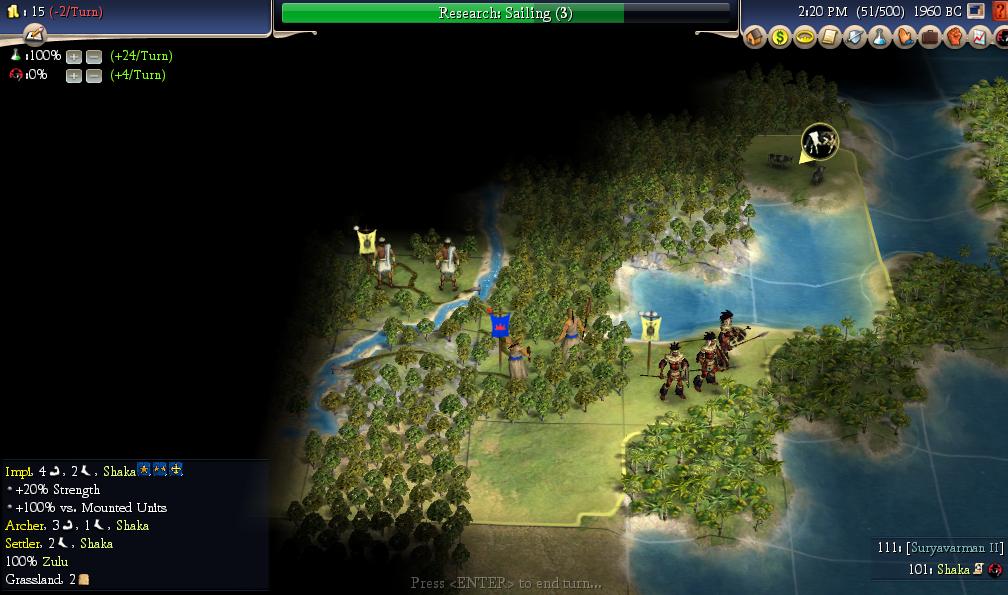This screenshot has width=1008, height=595.
Task: Open the Domestic Advisor house icon
Action: click(755, 38)
